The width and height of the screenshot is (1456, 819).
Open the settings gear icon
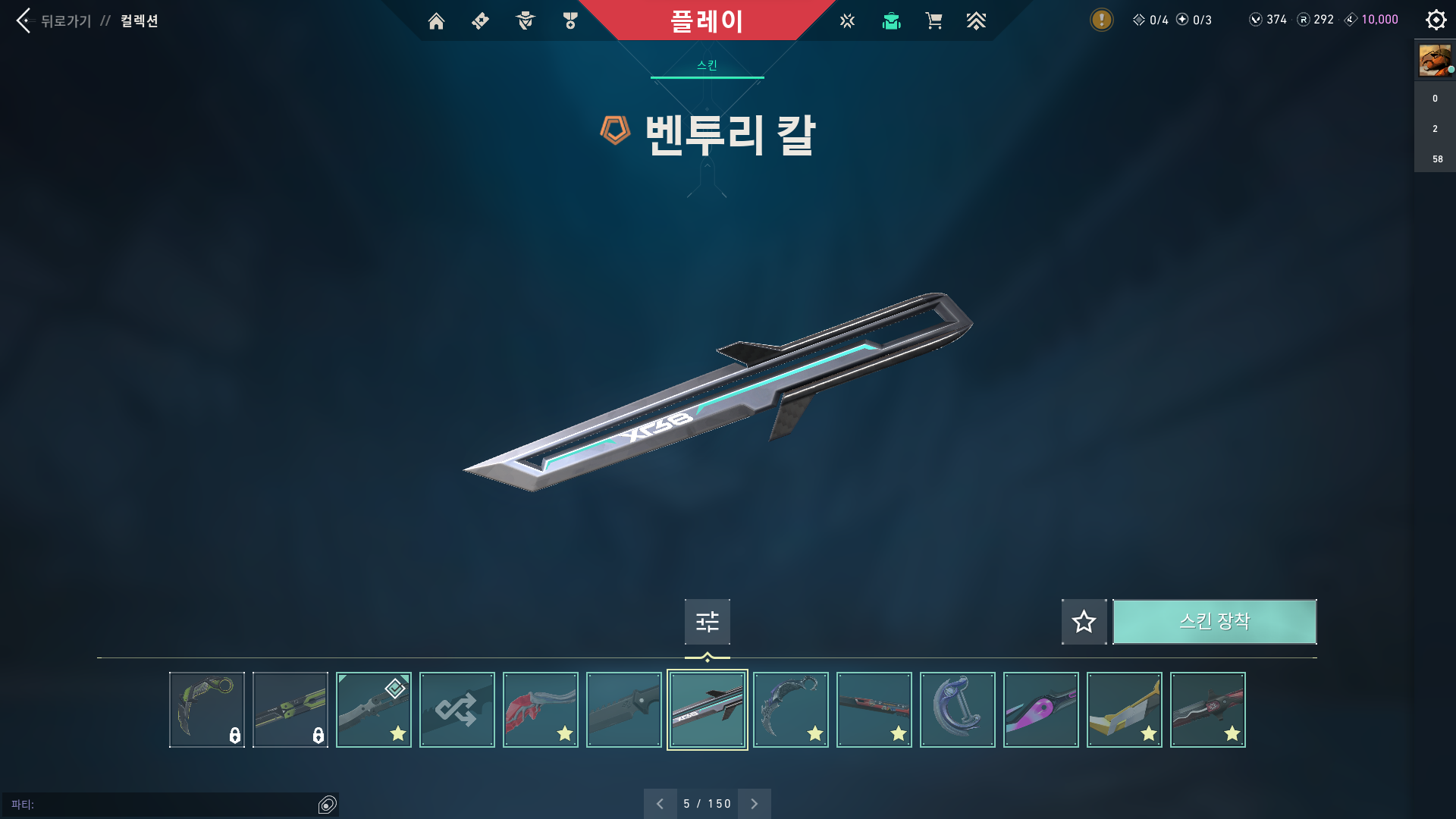coord(1436,20)
